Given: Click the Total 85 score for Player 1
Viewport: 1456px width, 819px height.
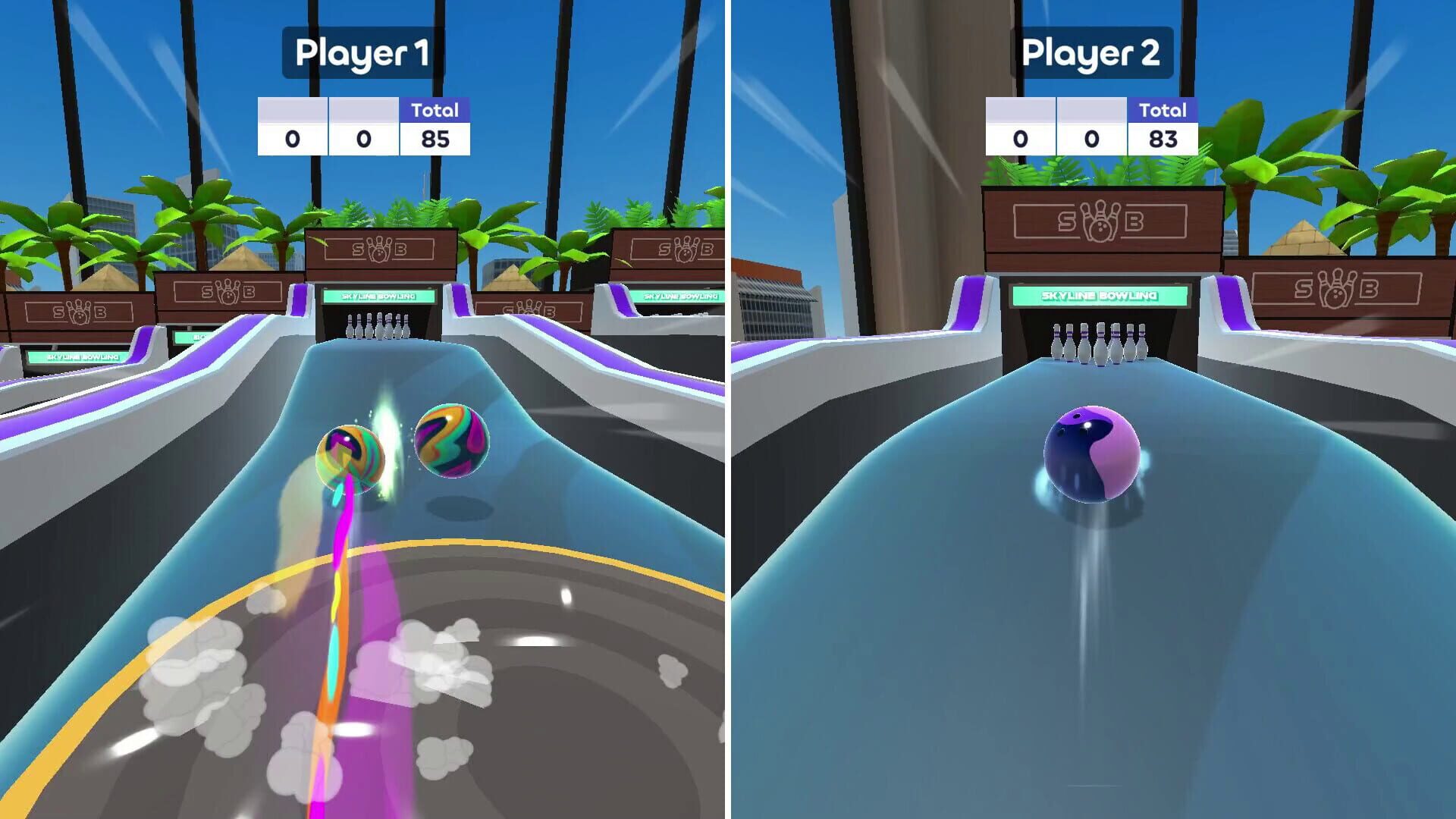Looking at the screenshot, I should coord(435,140).
